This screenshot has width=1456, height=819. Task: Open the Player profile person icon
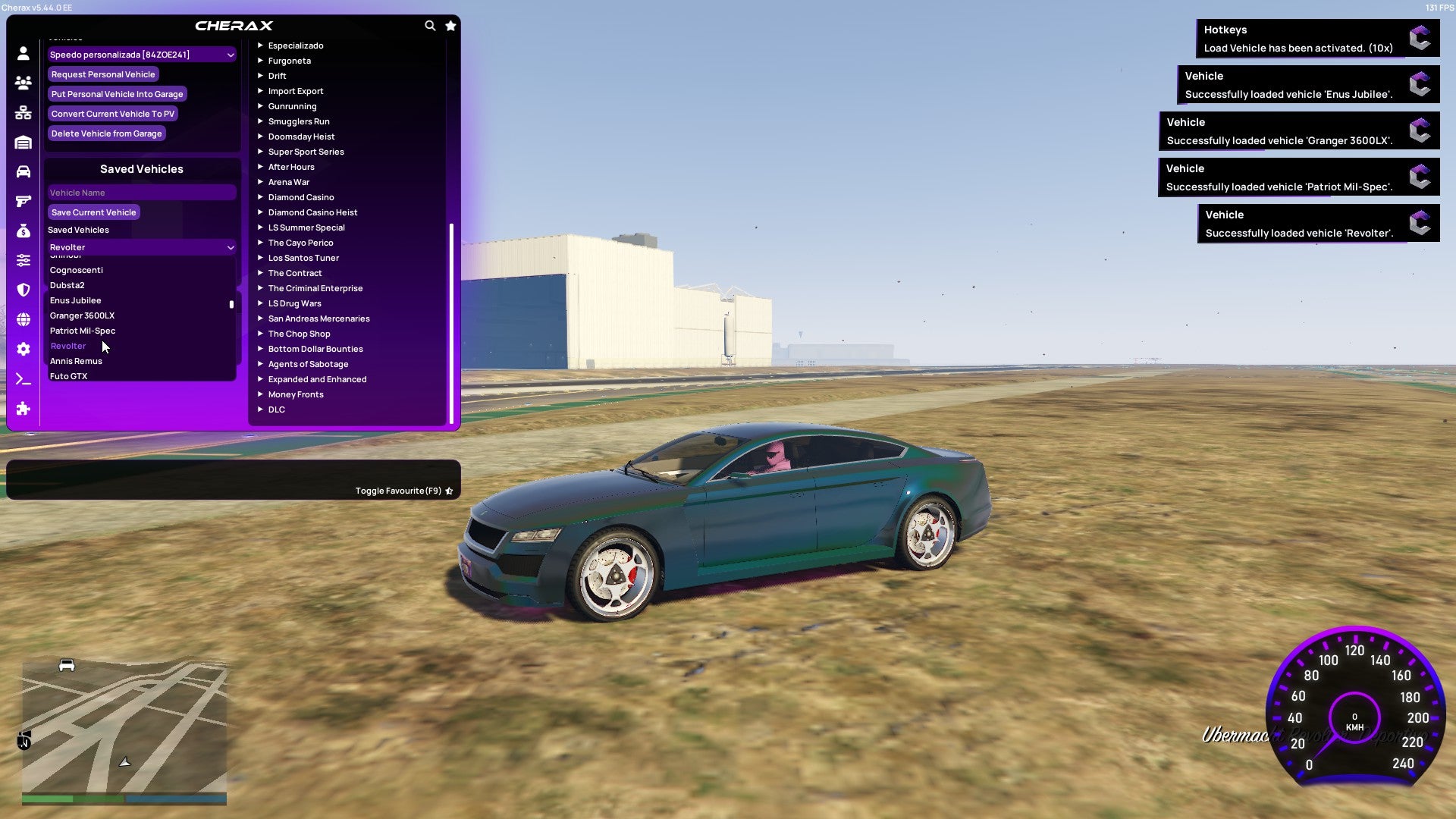23,52
